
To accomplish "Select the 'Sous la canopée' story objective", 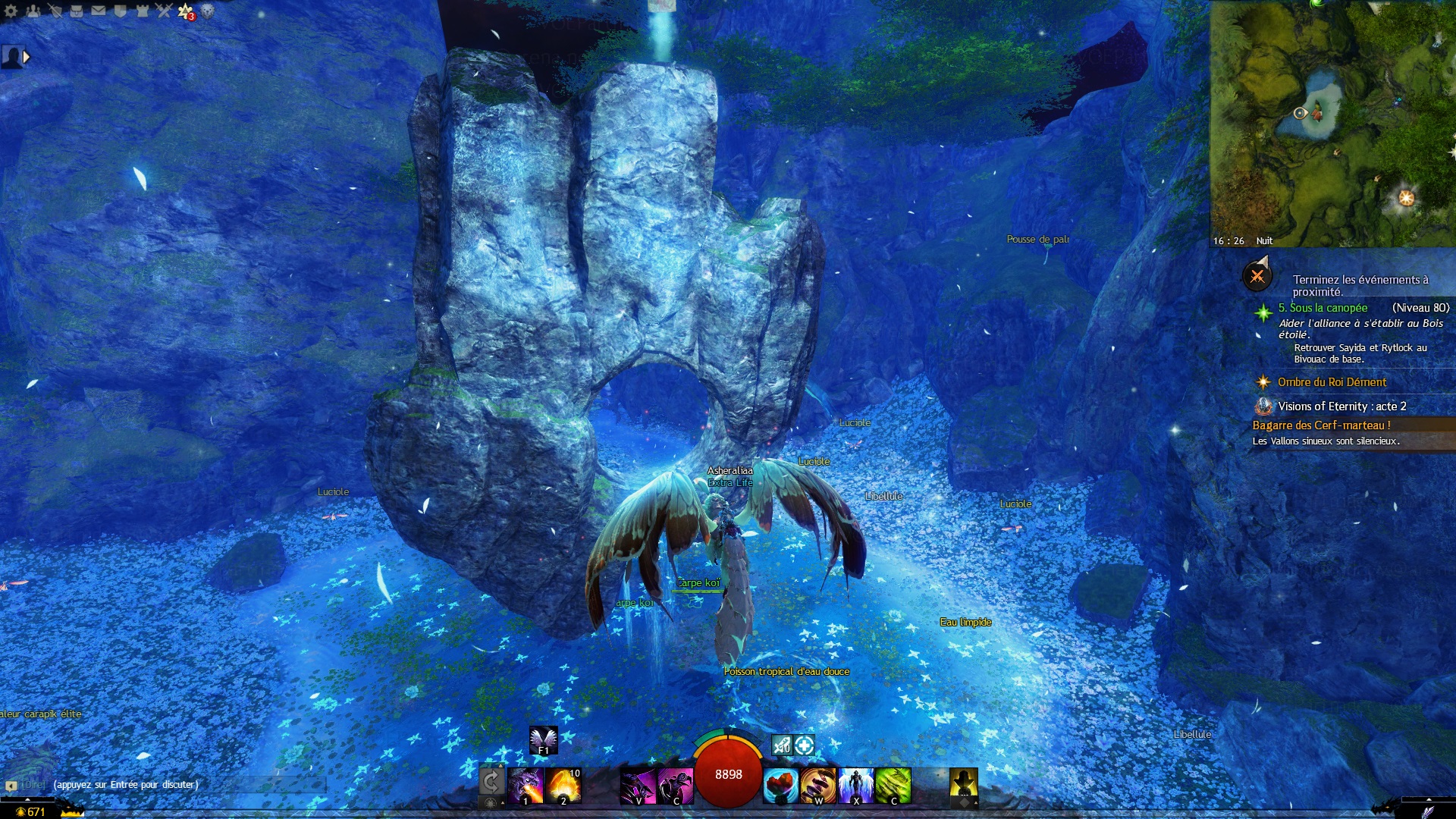I will (x=1323, y=308).
